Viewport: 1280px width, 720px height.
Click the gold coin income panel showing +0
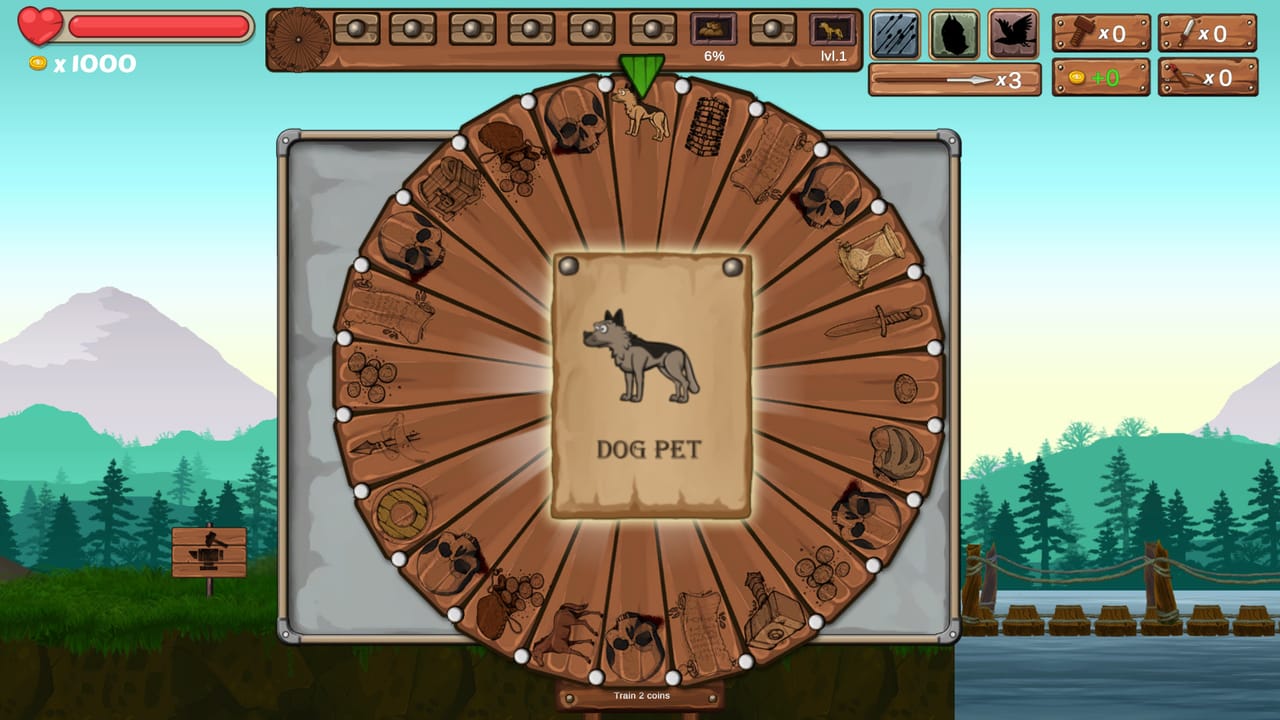tap(1100, 77)
